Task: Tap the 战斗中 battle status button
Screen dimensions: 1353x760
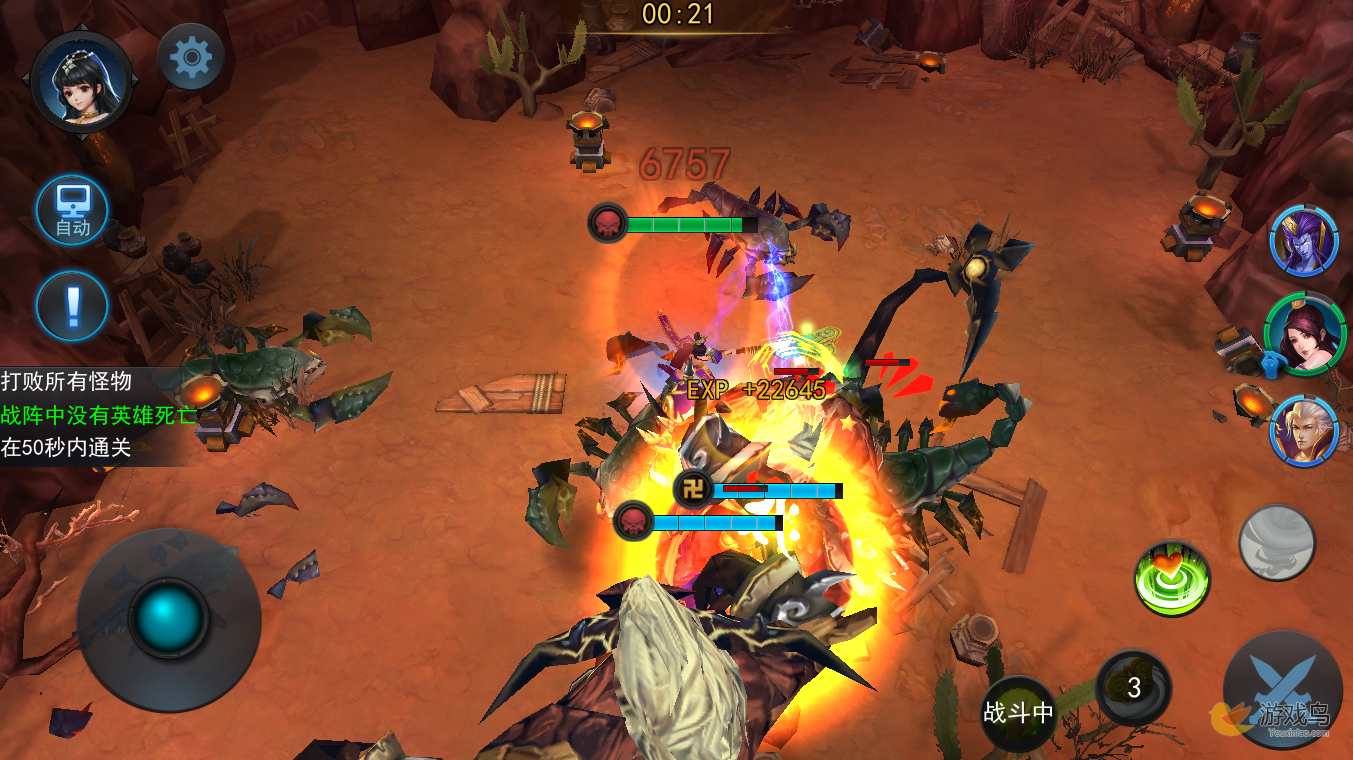Action: [x=1018, y=712]
